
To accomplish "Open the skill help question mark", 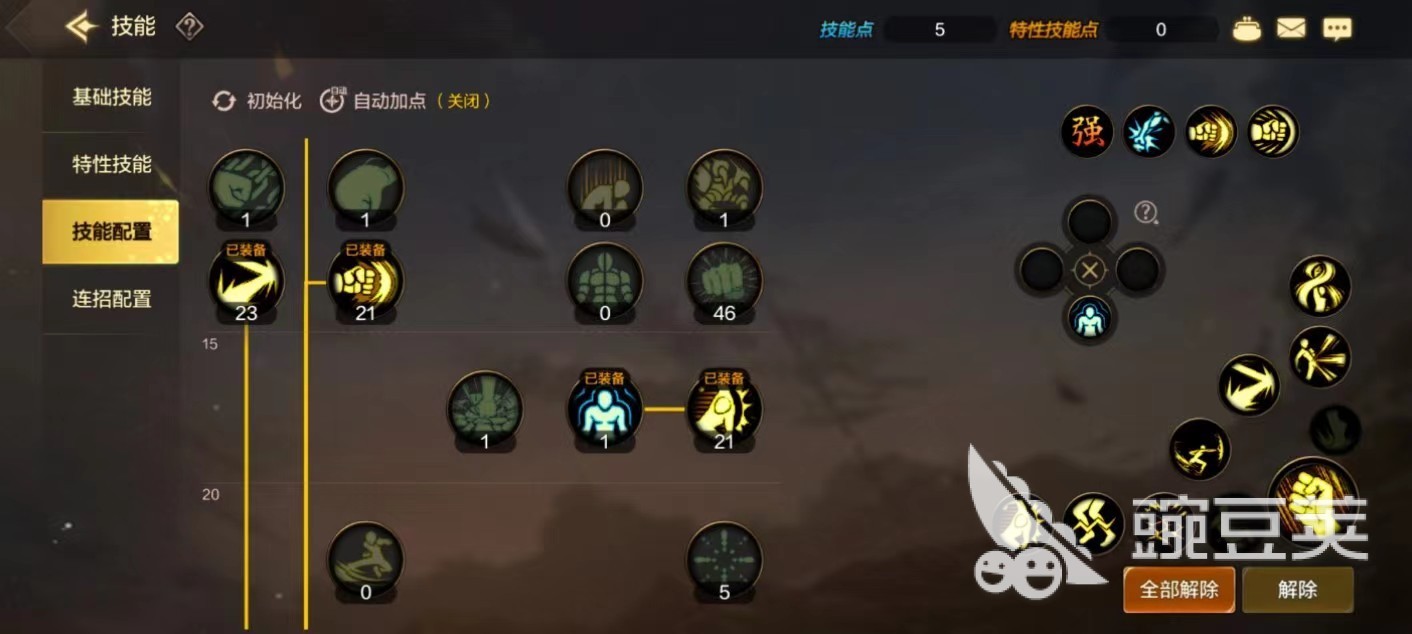I will point(189,27).
